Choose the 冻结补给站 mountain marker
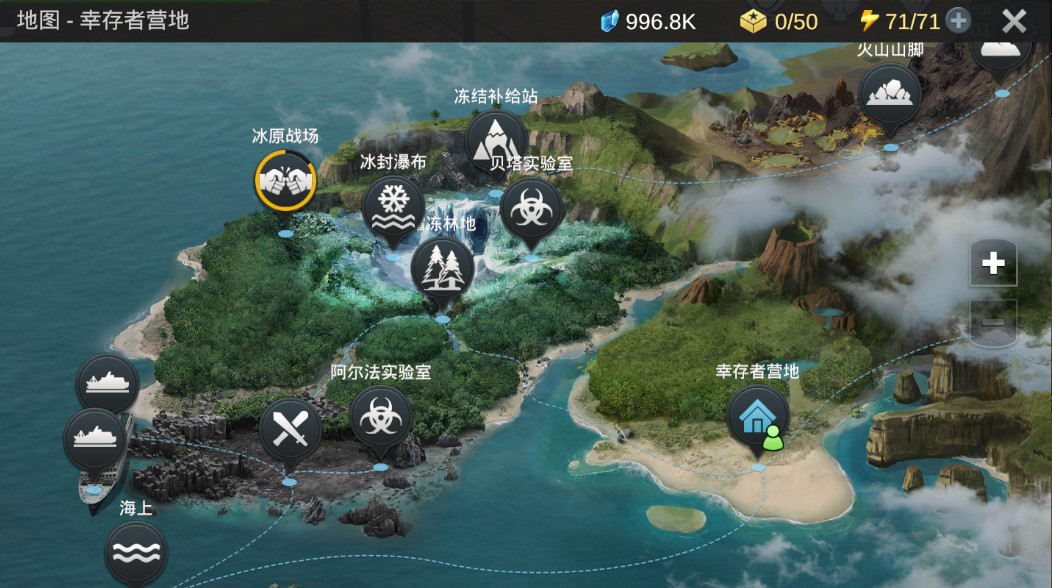1052x588 pixels. 495,138
